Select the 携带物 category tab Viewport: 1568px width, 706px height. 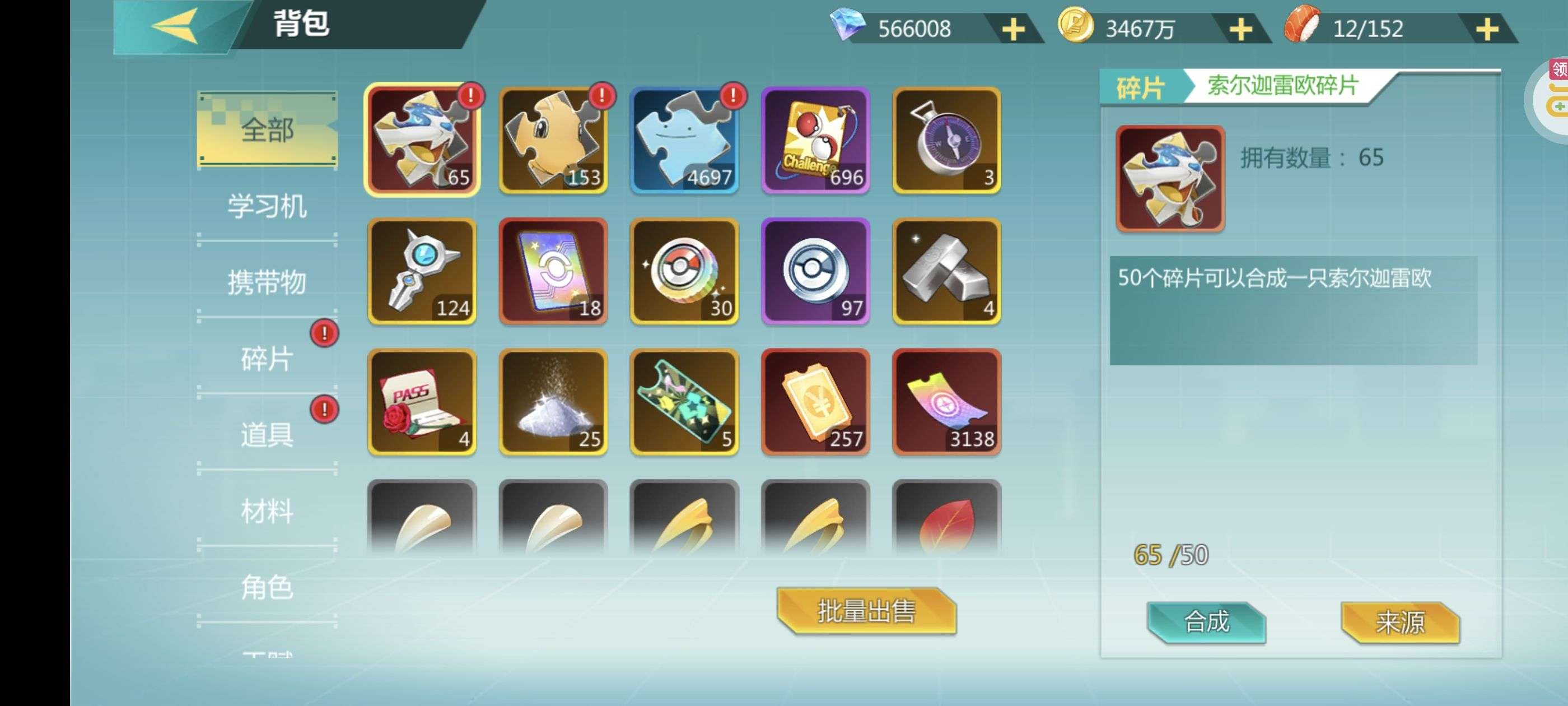pyautogui.click(x=267, y=282)
